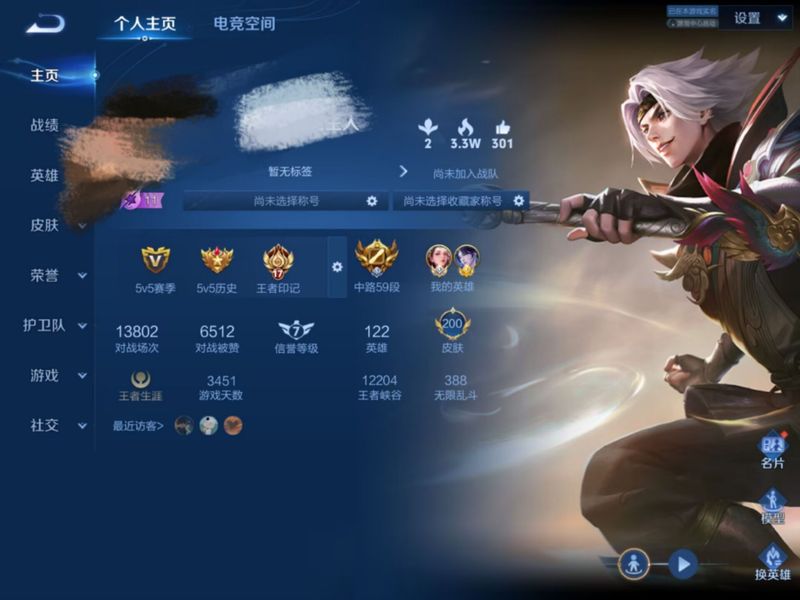The width and height of the screenshot is (800, 600).
Task: Go back with the return arrow
Action: 45,23
